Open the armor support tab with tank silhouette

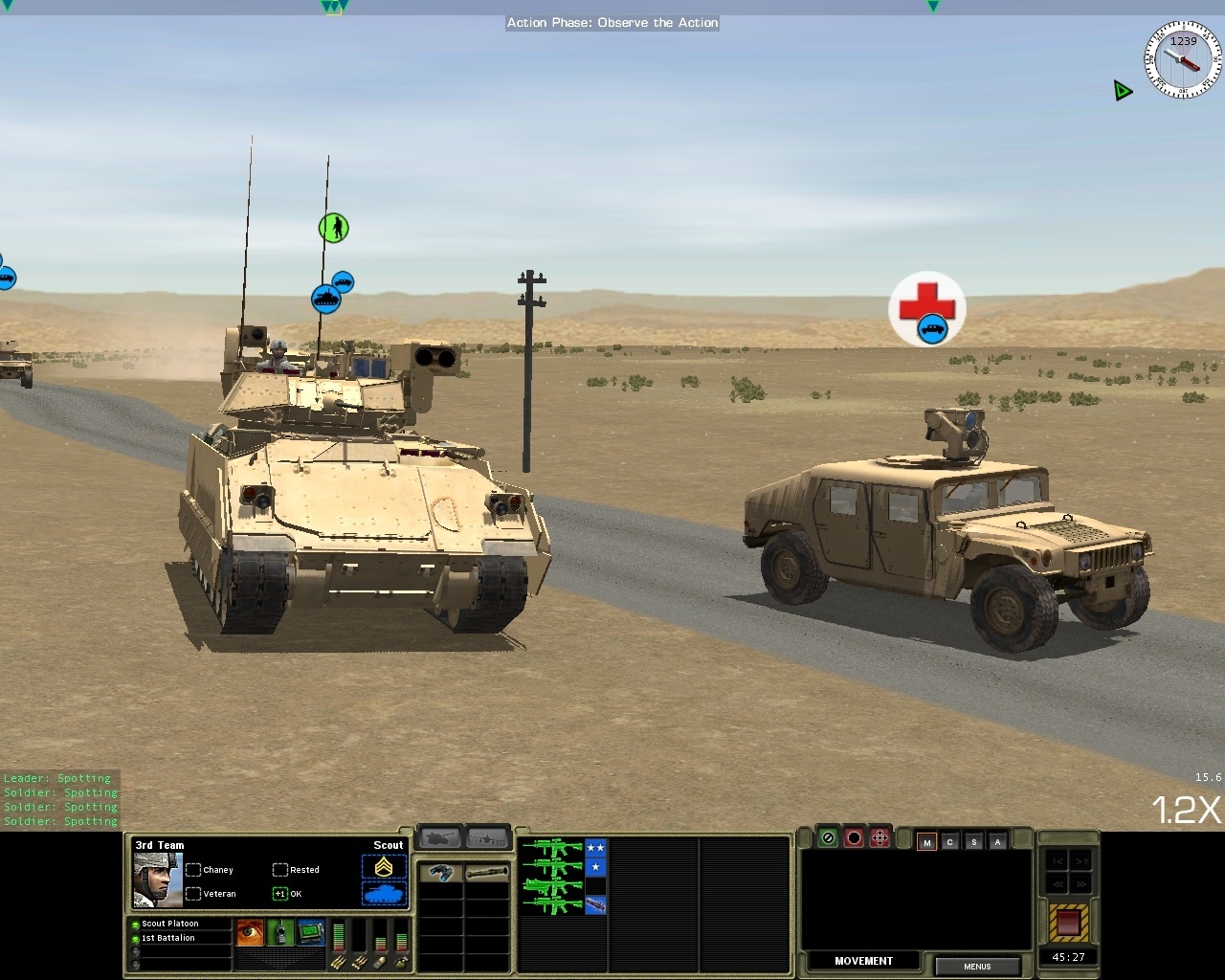[x=438, y=836]
